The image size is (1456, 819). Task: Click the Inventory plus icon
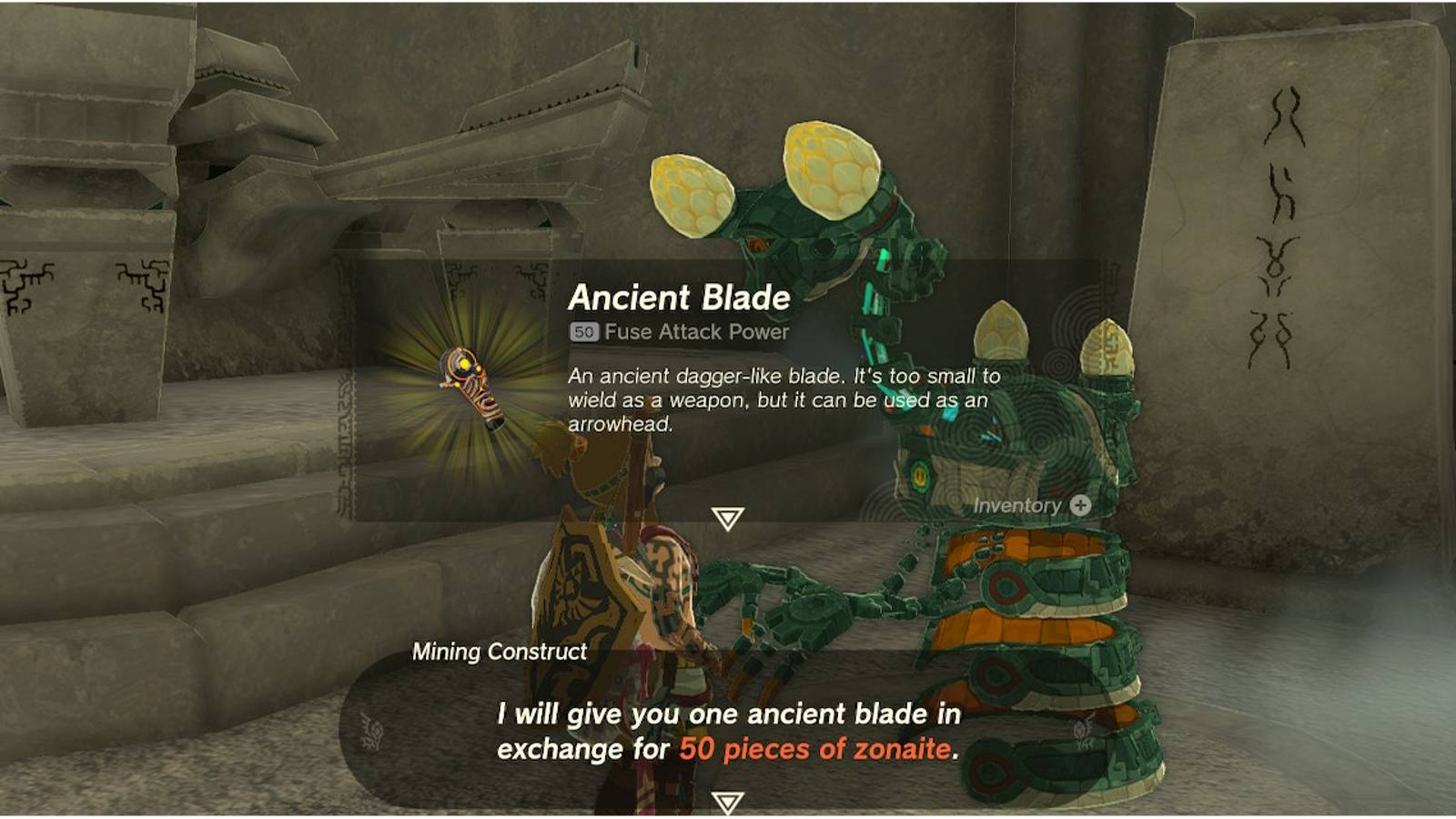tap(1079, 507)
